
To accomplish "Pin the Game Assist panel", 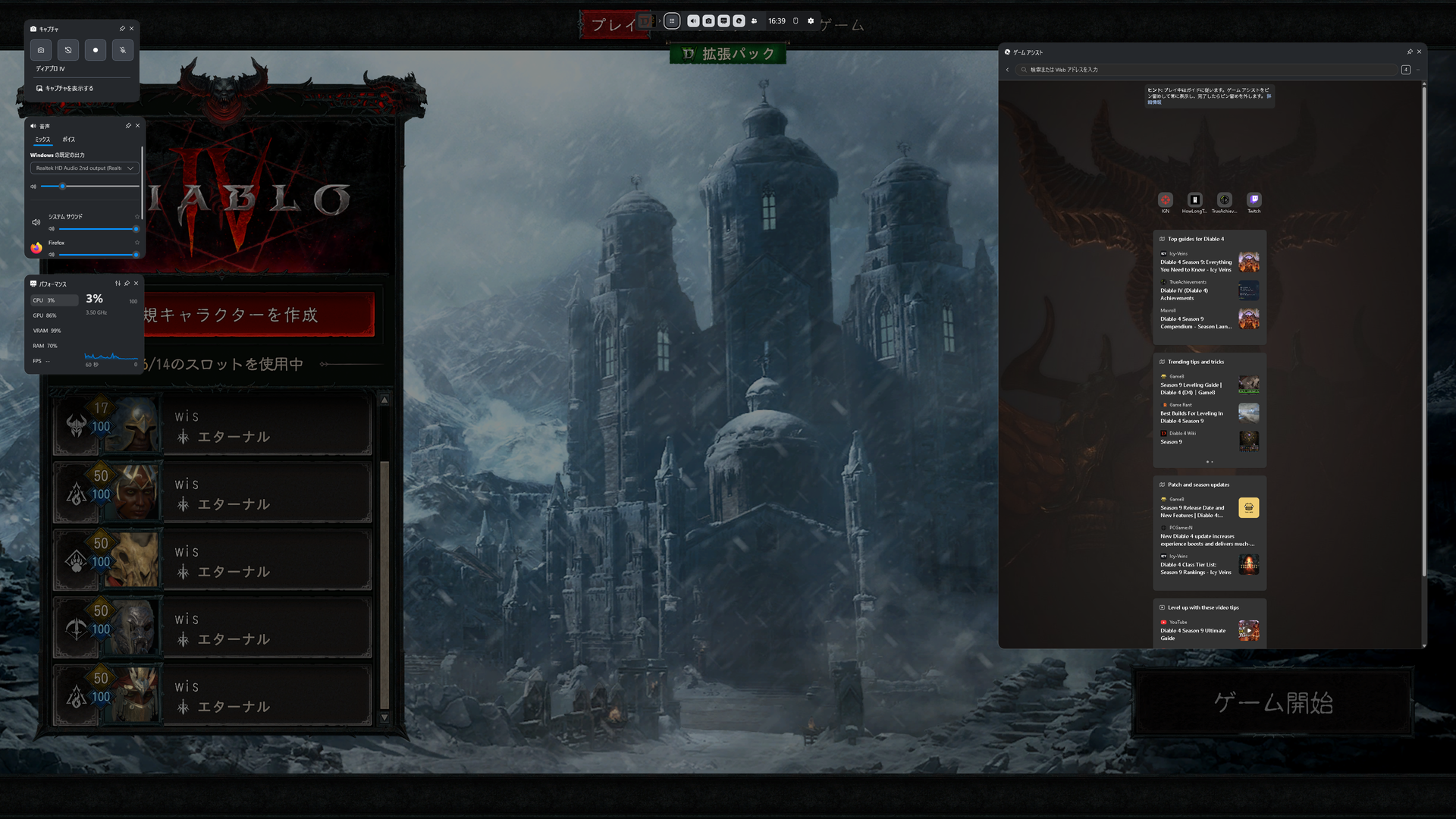I will pos(1410,52).
